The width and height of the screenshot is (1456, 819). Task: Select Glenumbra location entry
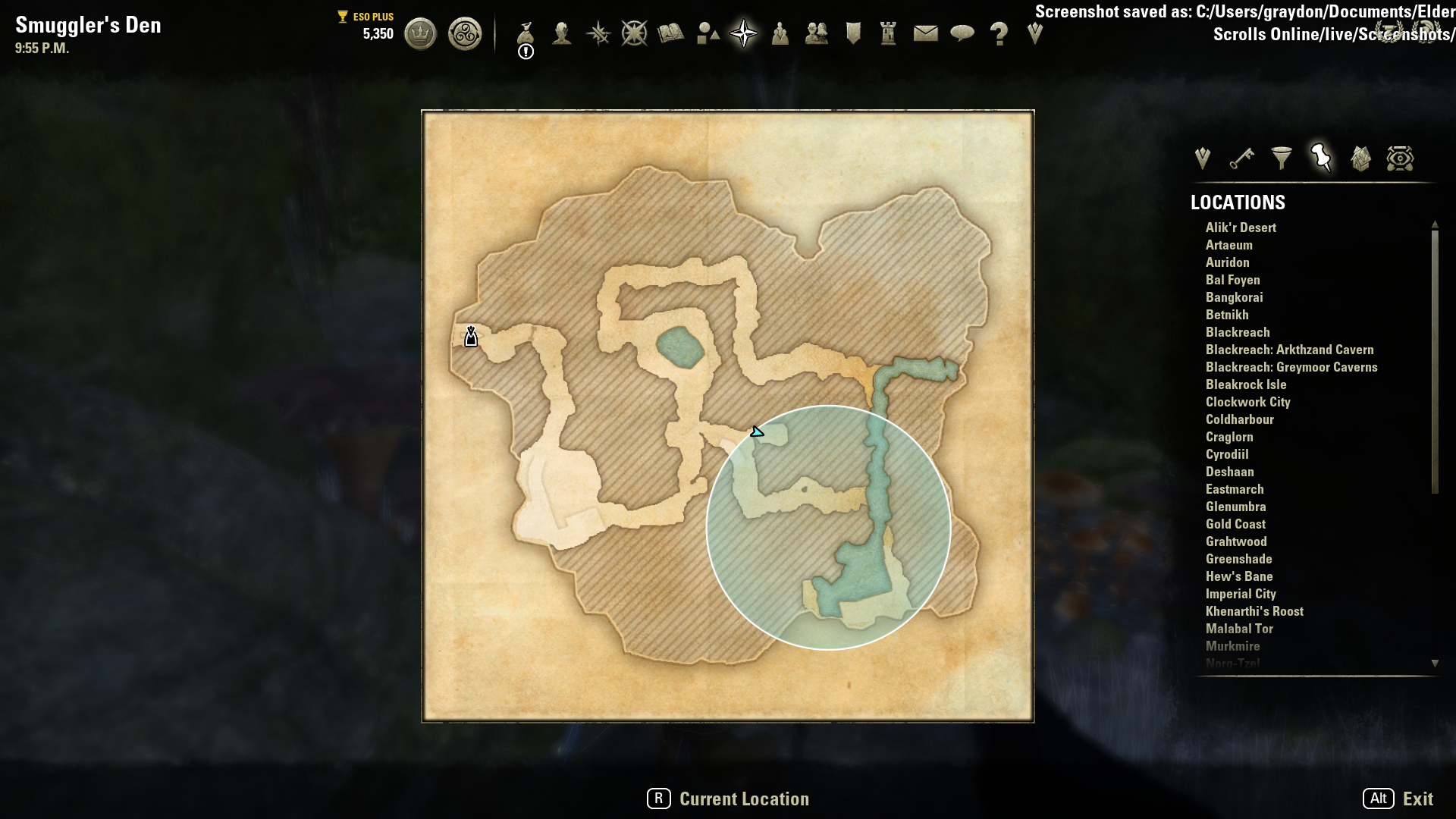[1235, 507]
